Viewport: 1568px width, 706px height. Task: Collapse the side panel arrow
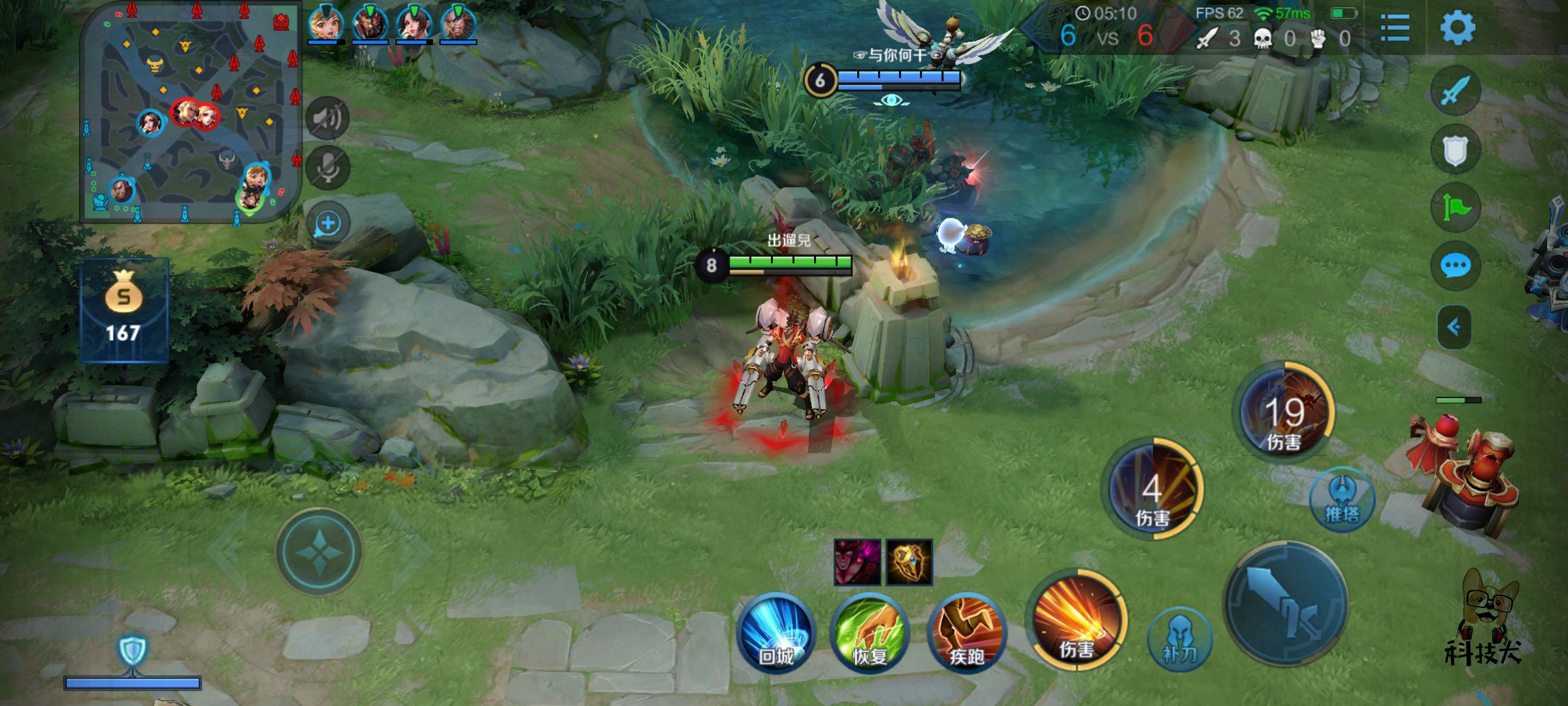point(1454,326)
